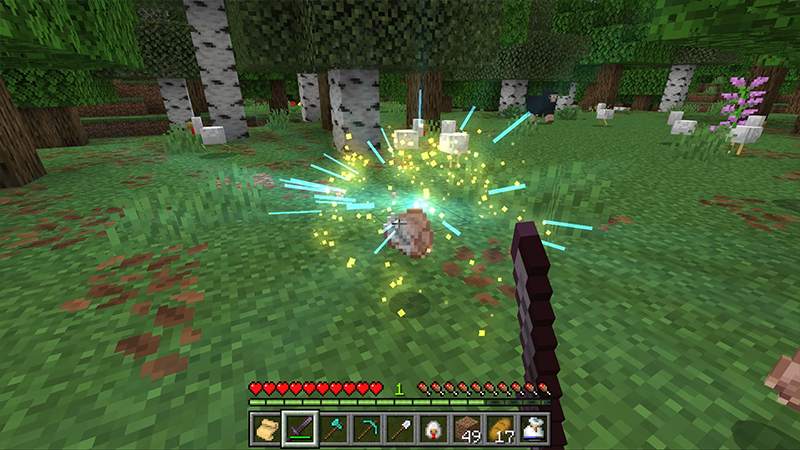The width and height of the screenshot is (800, 450).
Task: Choose the wood planks stack of 49
Action: click(x=468, y=427)
